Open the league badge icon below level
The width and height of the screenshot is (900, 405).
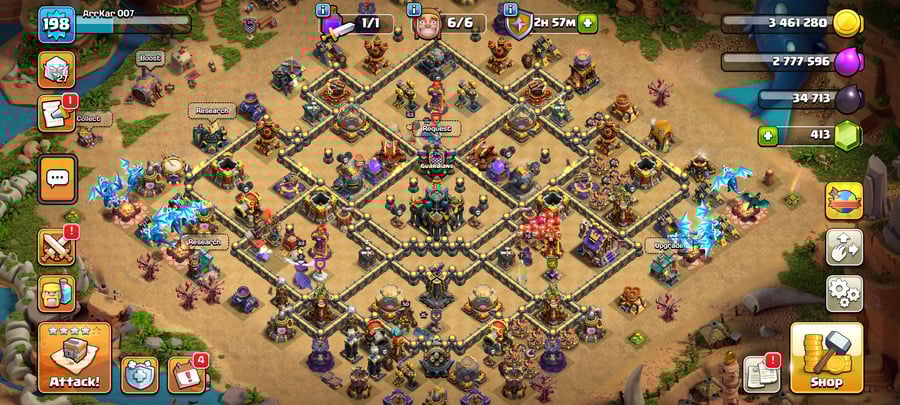pyautogui.click(x=56, y=68)
